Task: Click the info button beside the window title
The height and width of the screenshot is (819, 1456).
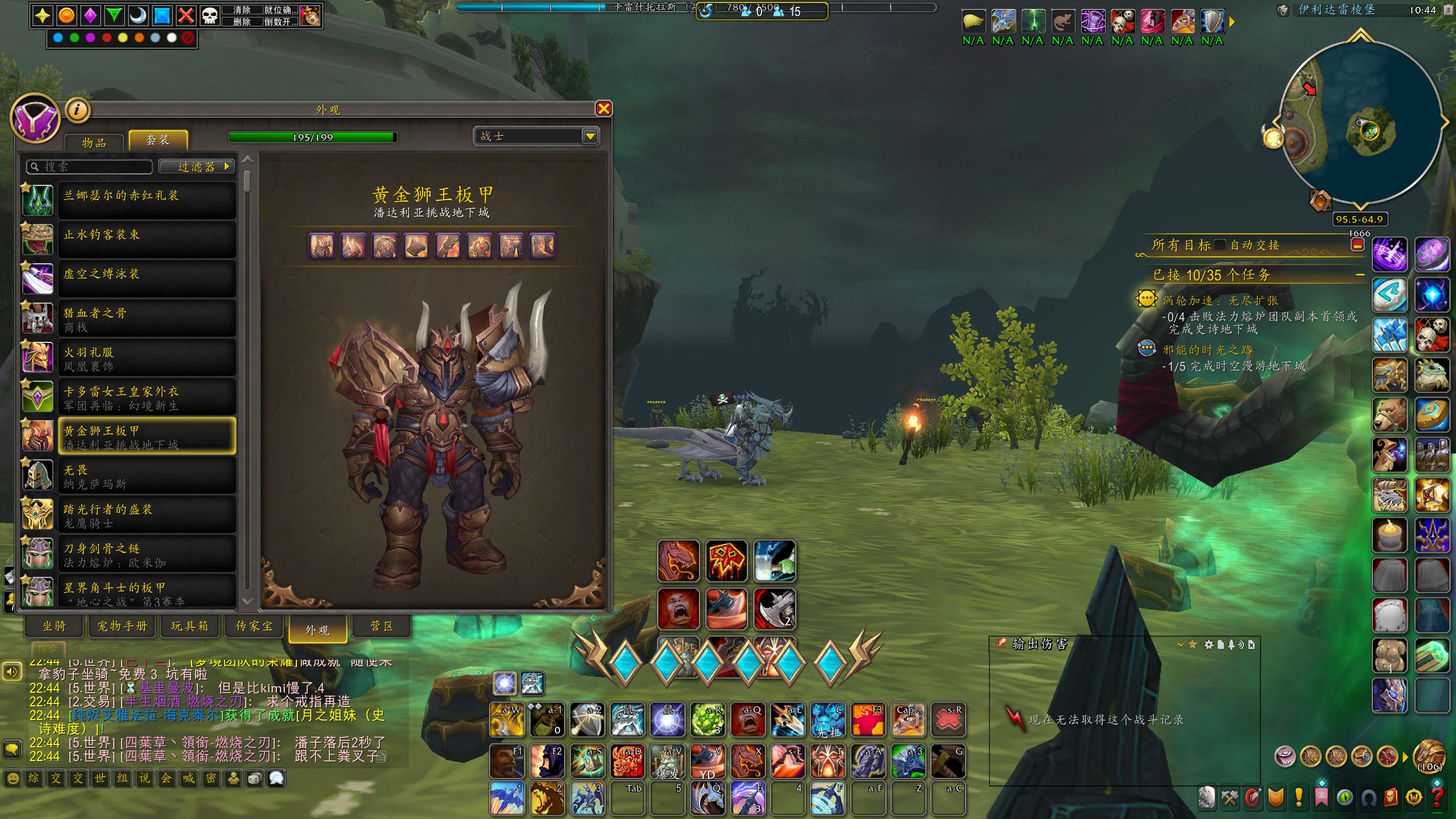Action: (x=78, y=110)
